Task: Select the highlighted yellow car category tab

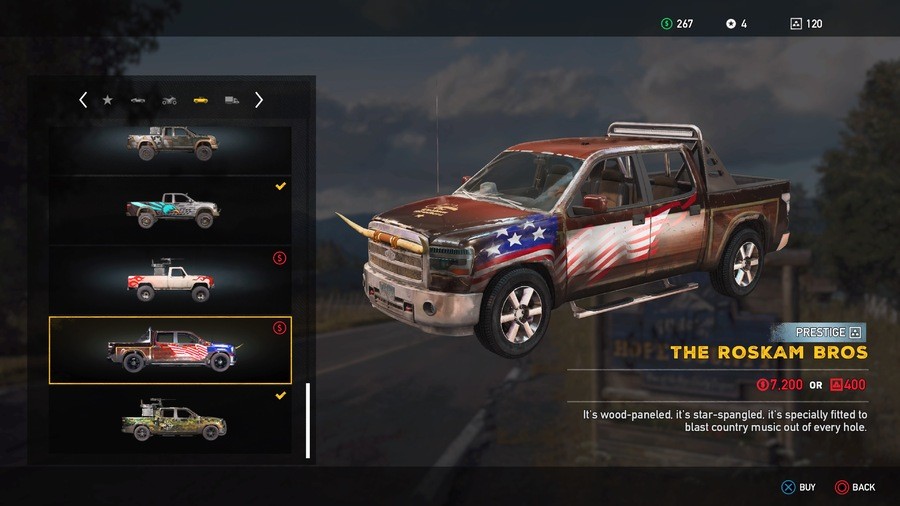Action: (x=200, y=100)
